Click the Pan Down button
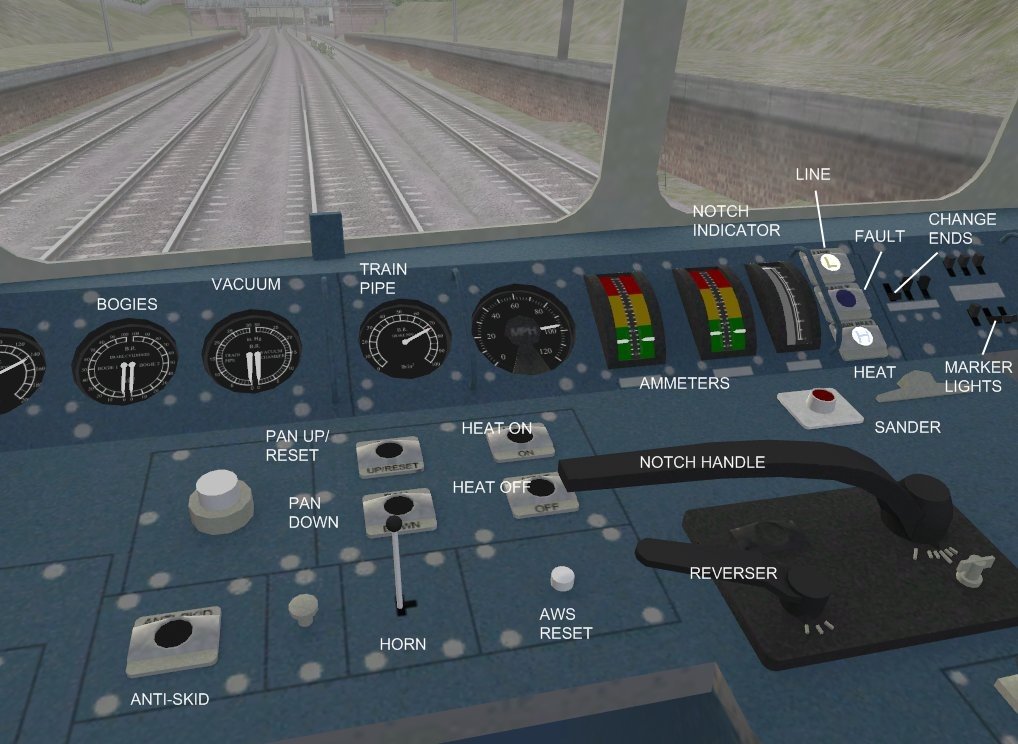Screen dimensions: 1018x744 [x=398, y=507]
